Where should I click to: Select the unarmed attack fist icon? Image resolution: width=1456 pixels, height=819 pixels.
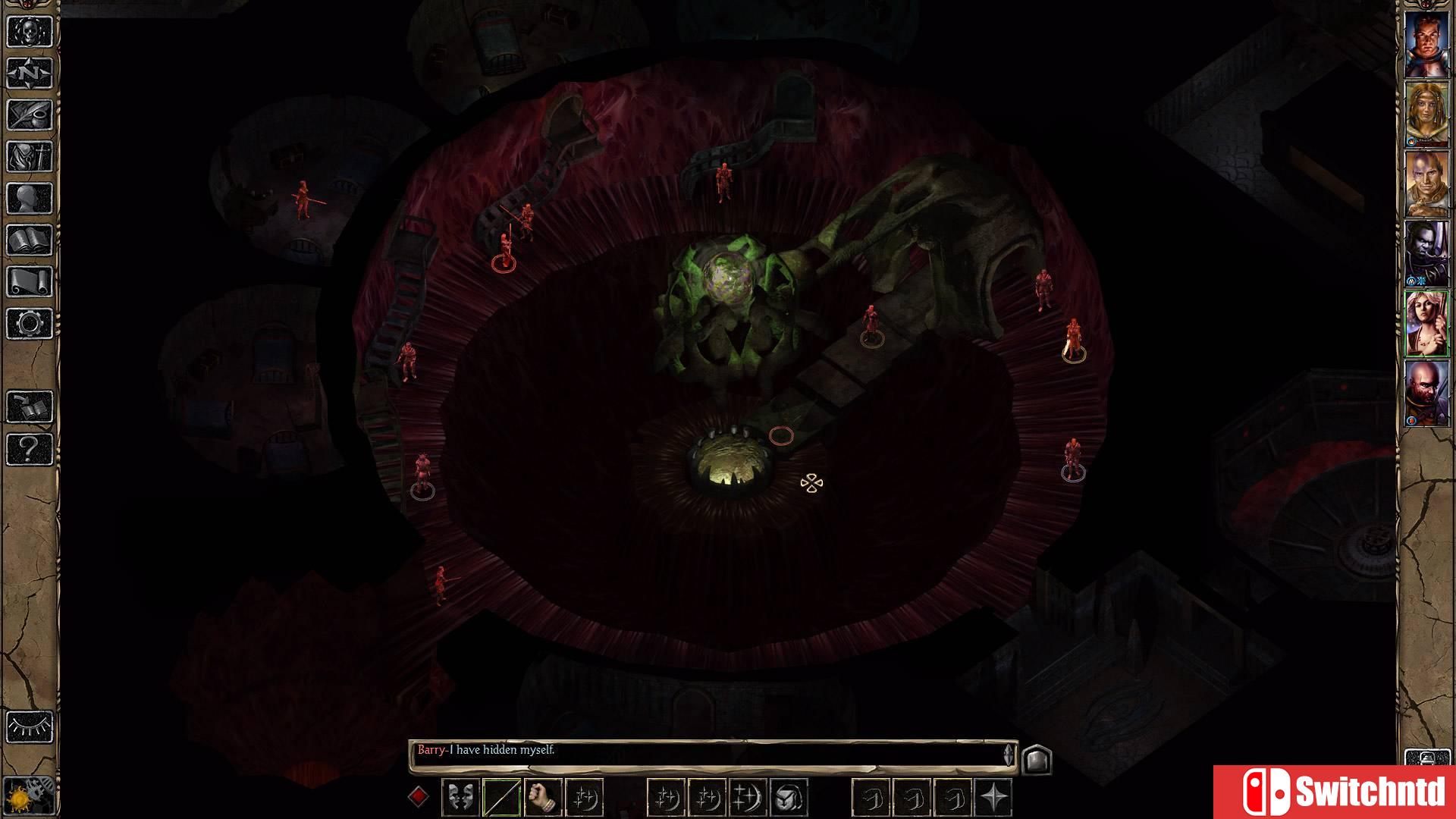coord(543,798)
